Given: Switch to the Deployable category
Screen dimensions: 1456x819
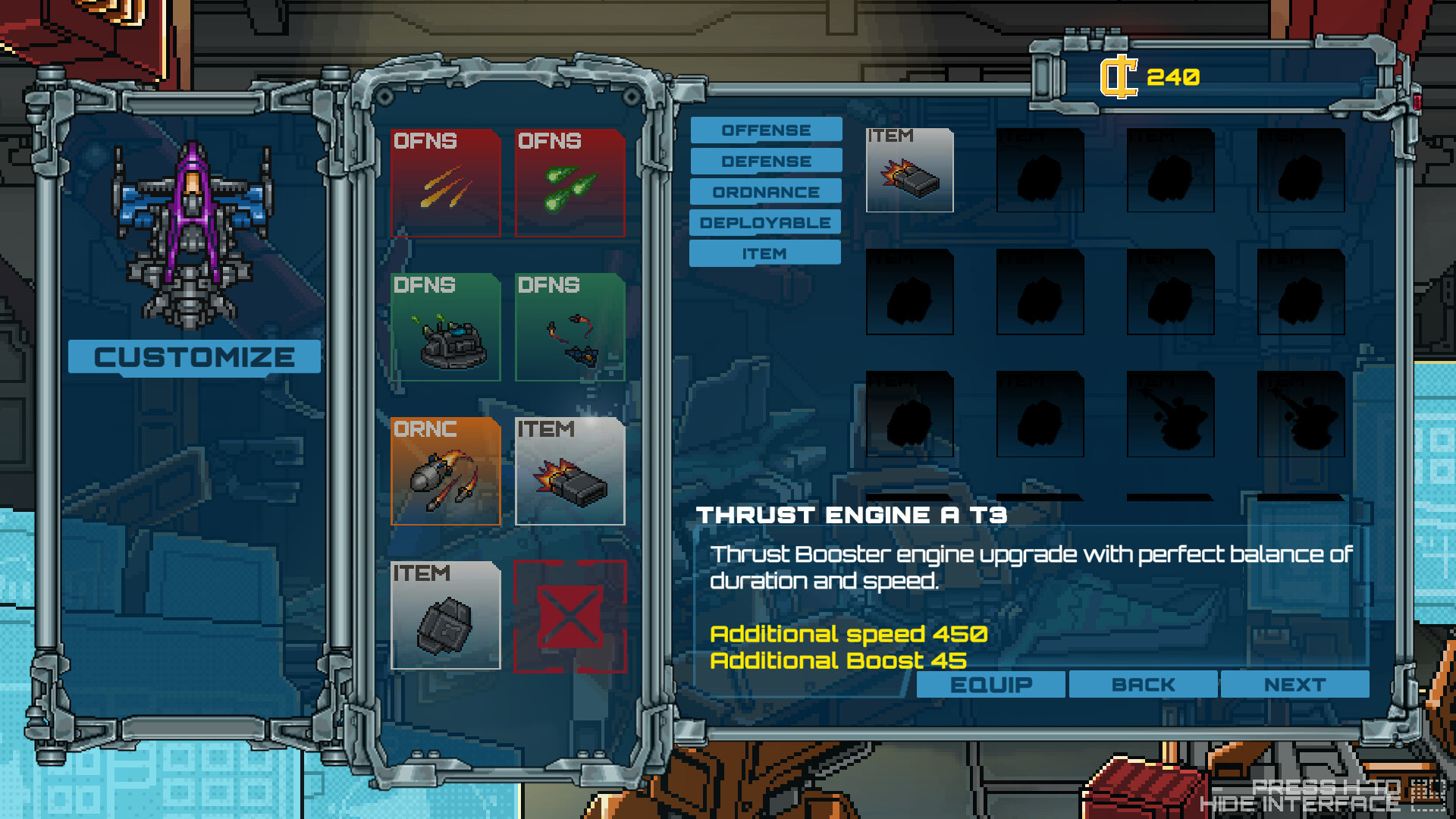Looking at the screenshot, I should (766, 223).
